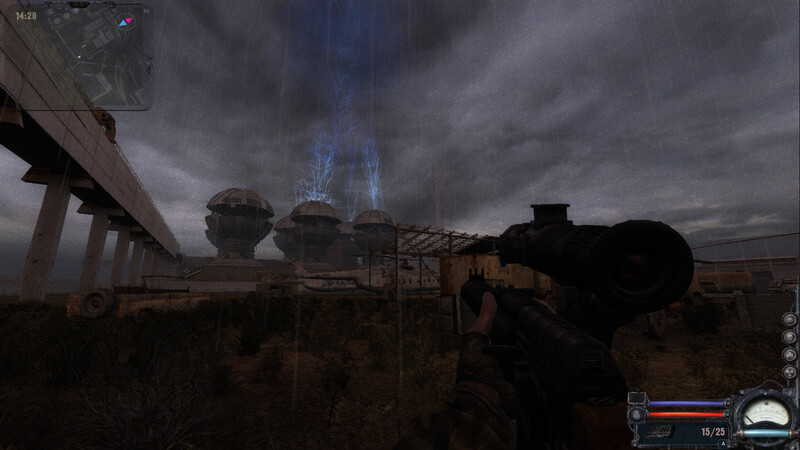Click the pink and blue compass marker

click(125, 21)
